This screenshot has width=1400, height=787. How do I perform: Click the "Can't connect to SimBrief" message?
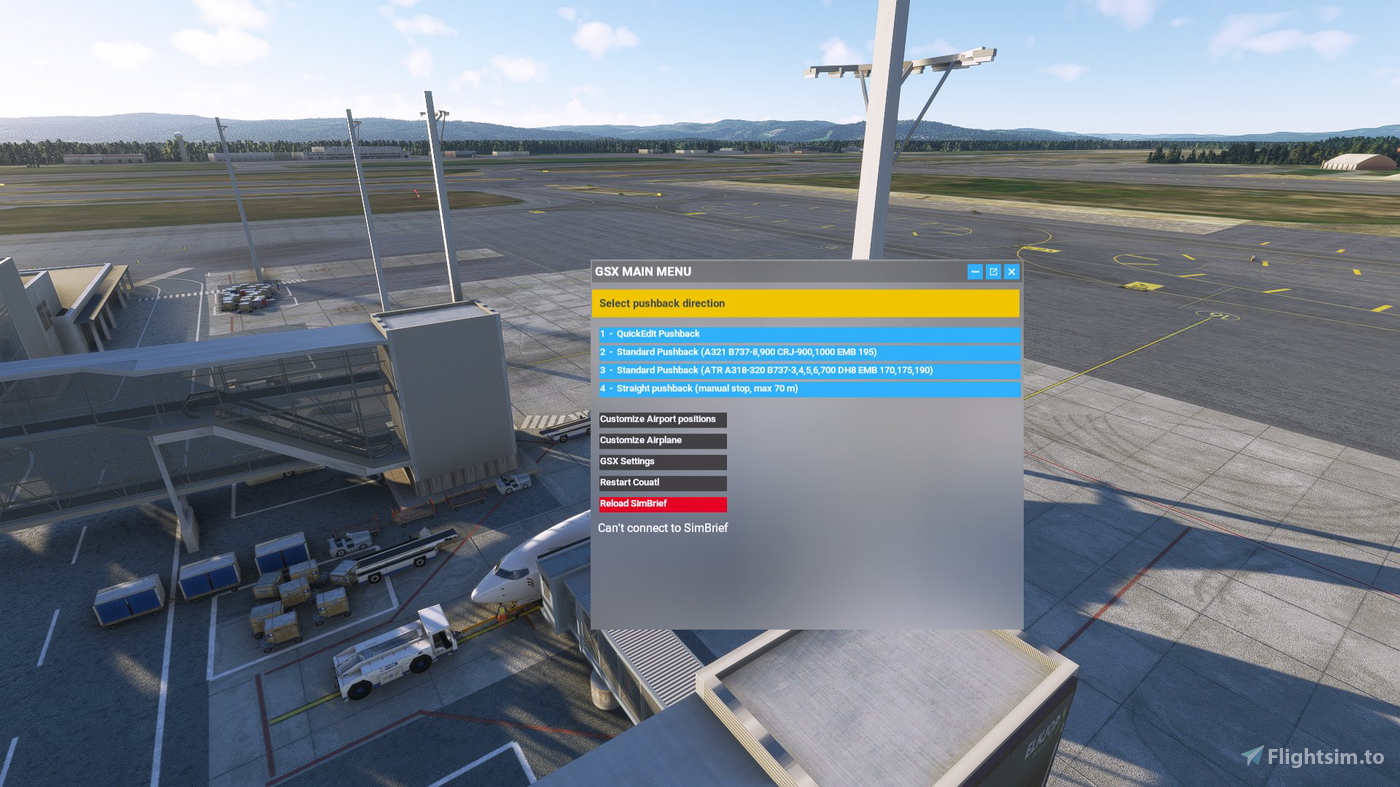pos(663,527)
